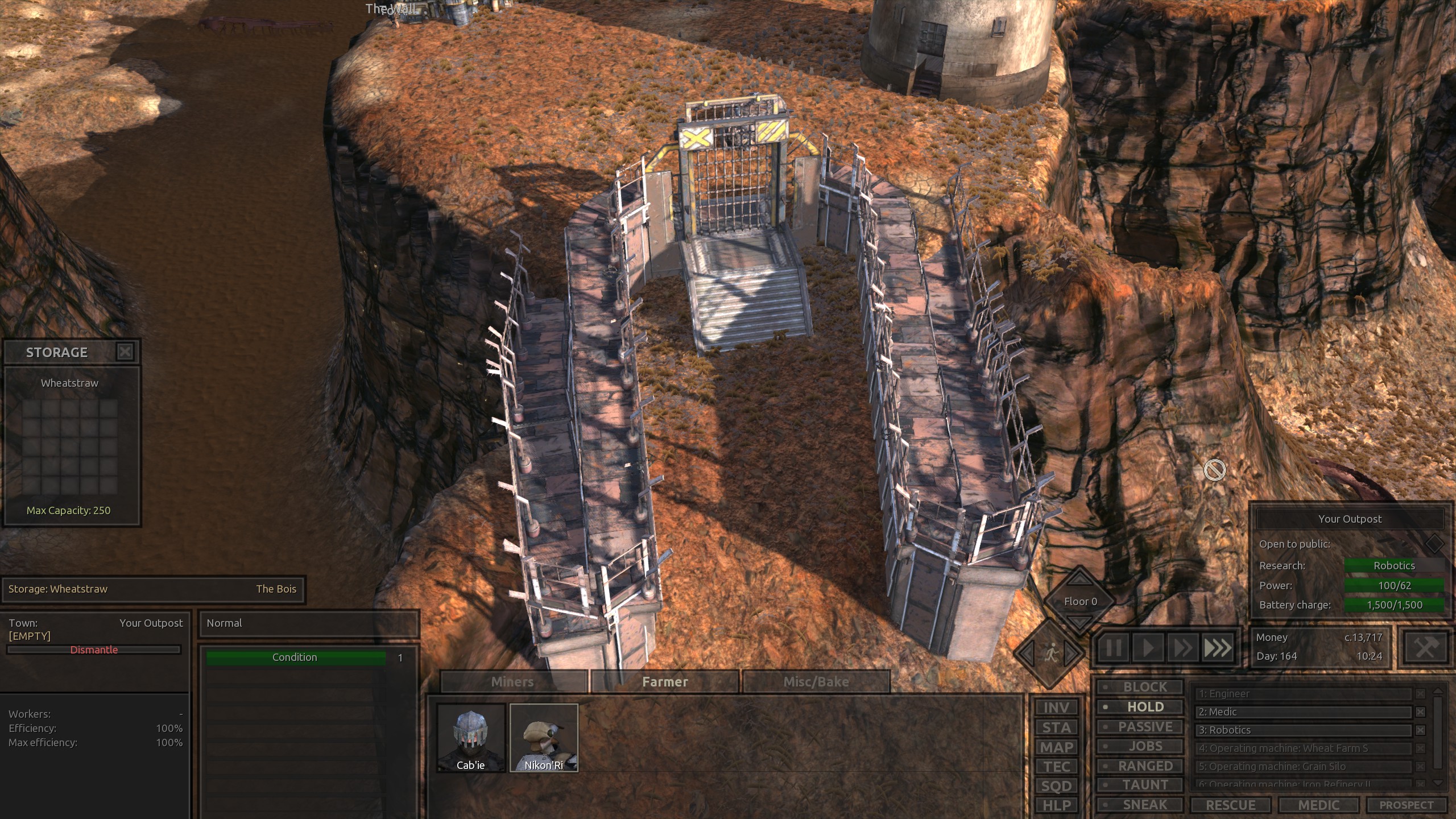Open the world map via the MAP icon
This screenshot has width=1456, height=819.
point(1056,746)
